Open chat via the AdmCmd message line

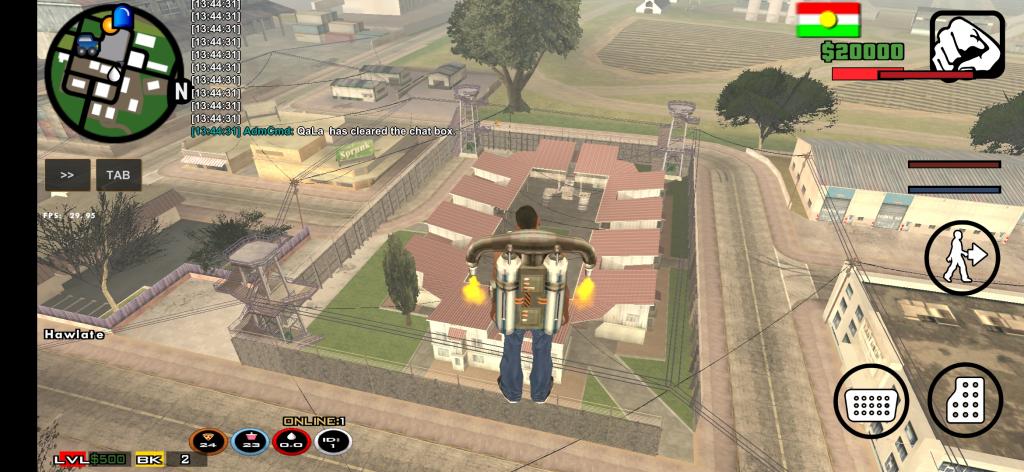(x=324, y=130)
